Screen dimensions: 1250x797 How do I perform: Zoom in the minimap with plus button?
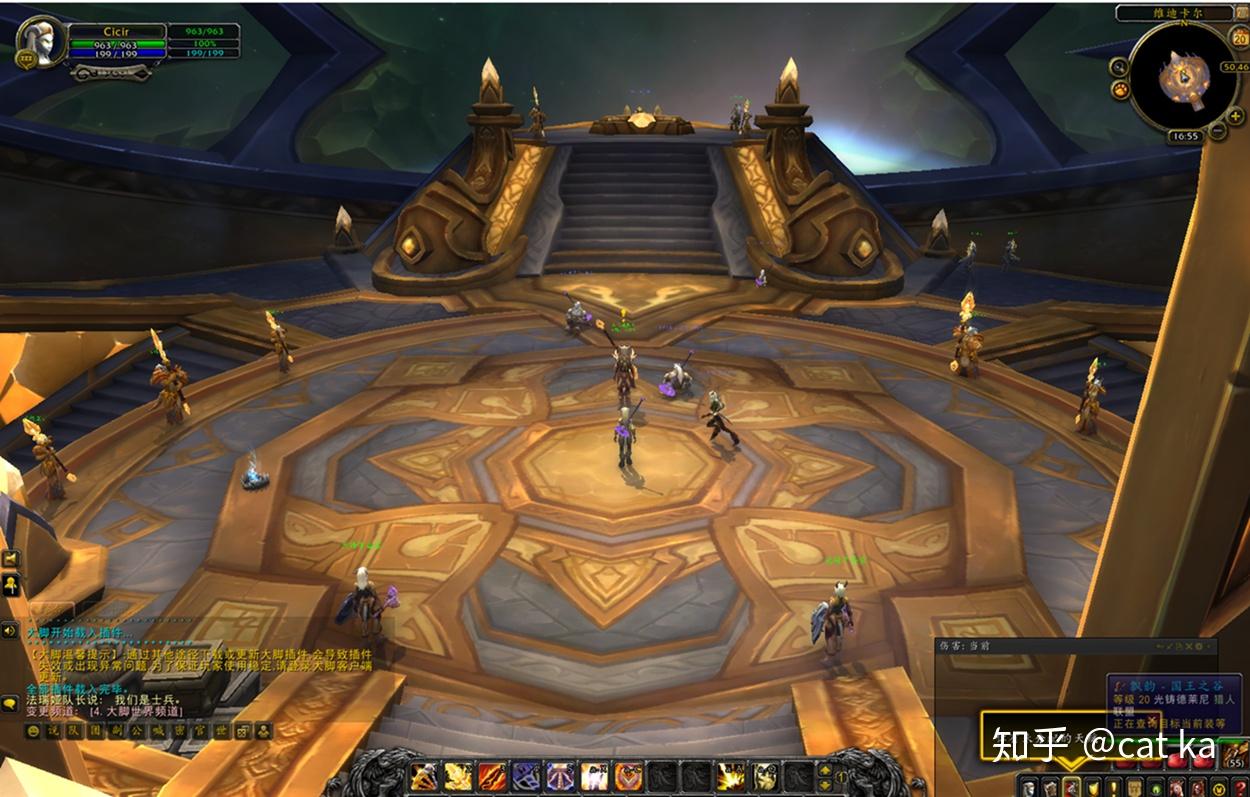pyautogui.click(x=1236, y=117)
